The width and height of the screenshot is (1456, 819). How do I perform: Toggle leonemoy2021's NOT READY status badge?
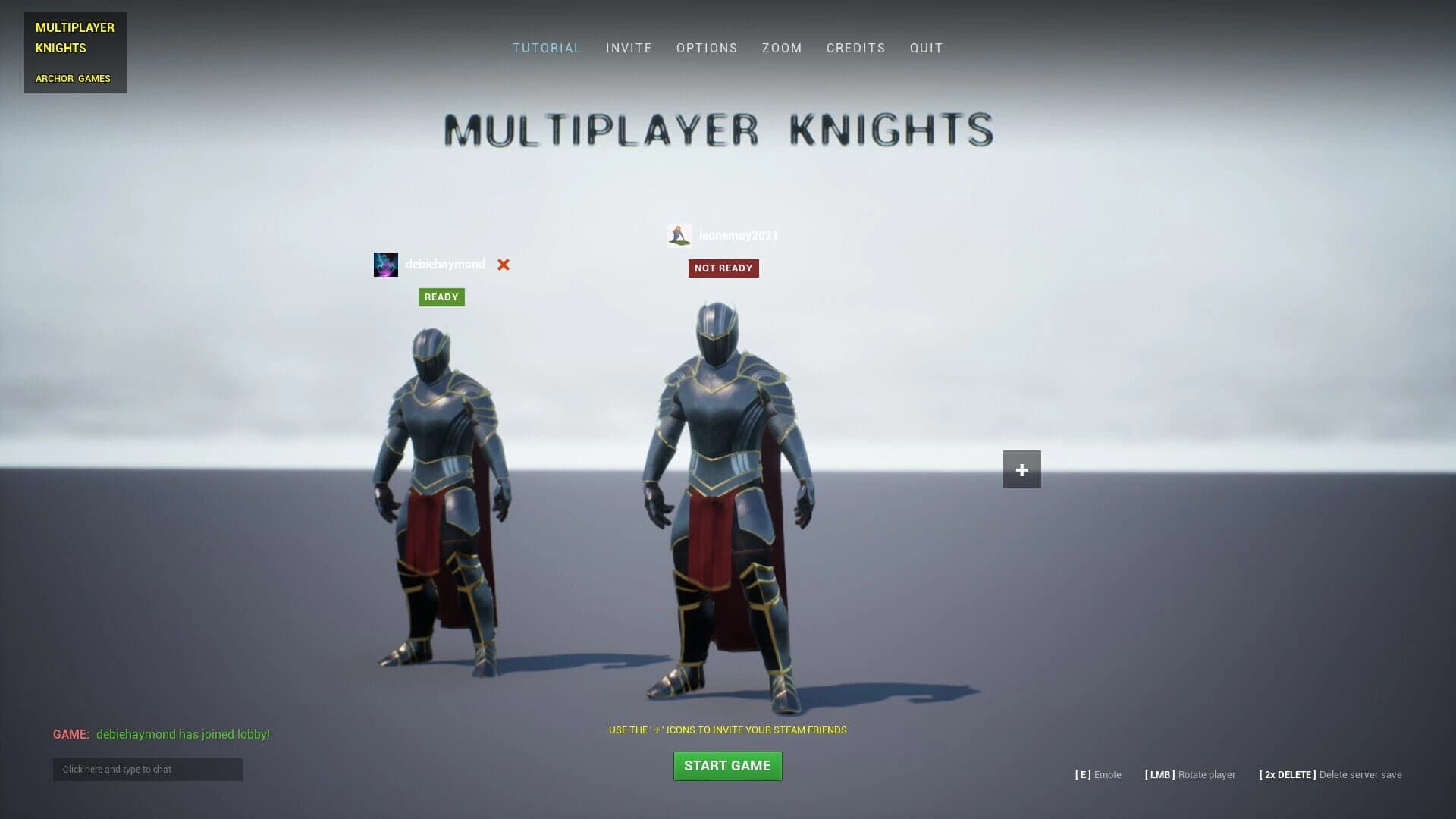point(723,268)
